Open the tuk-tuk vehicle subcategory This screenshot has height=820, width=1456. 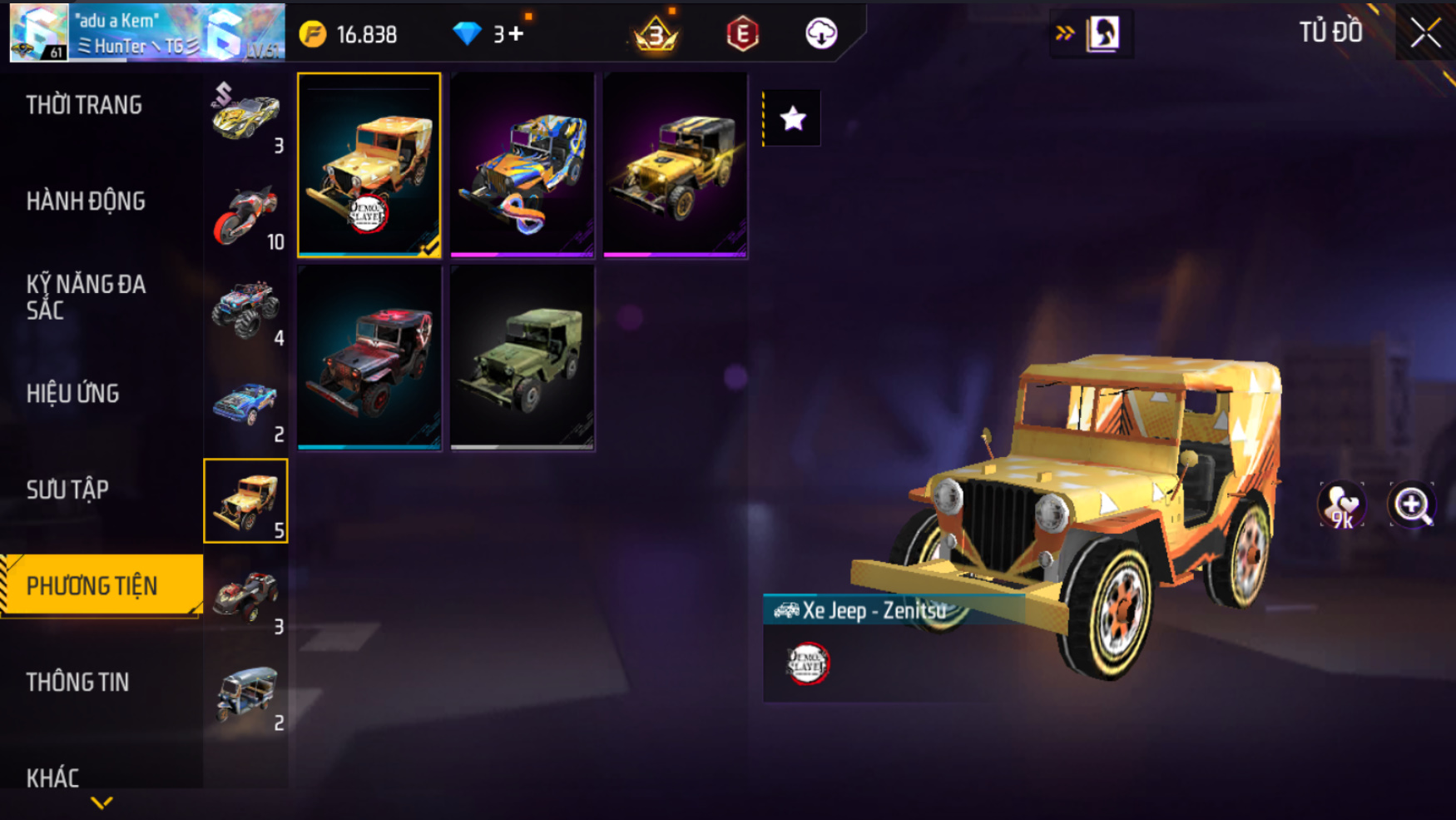pos(246,694)
